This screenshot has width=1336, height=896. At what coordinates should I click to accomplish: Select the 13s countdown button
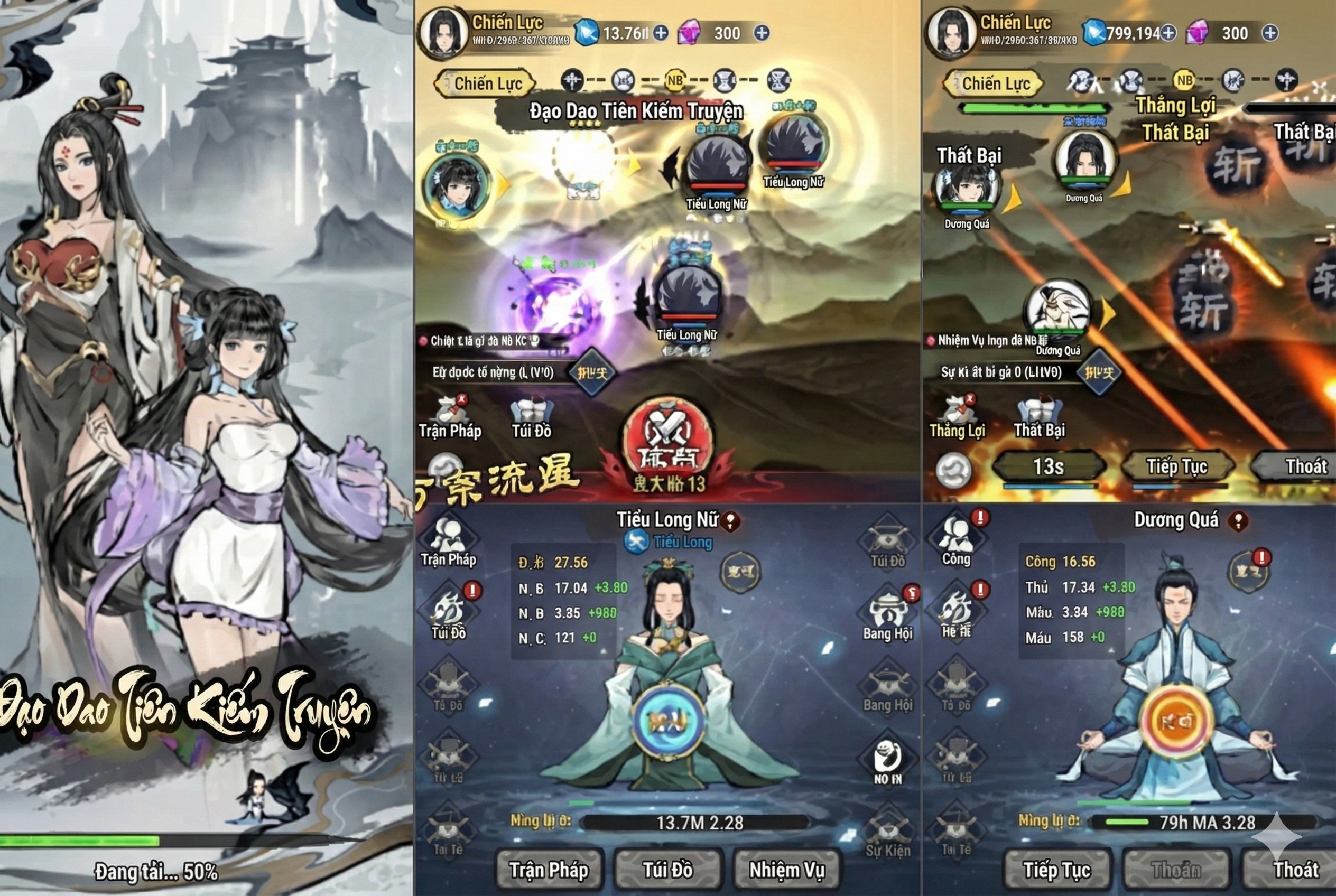[1048, 466]
